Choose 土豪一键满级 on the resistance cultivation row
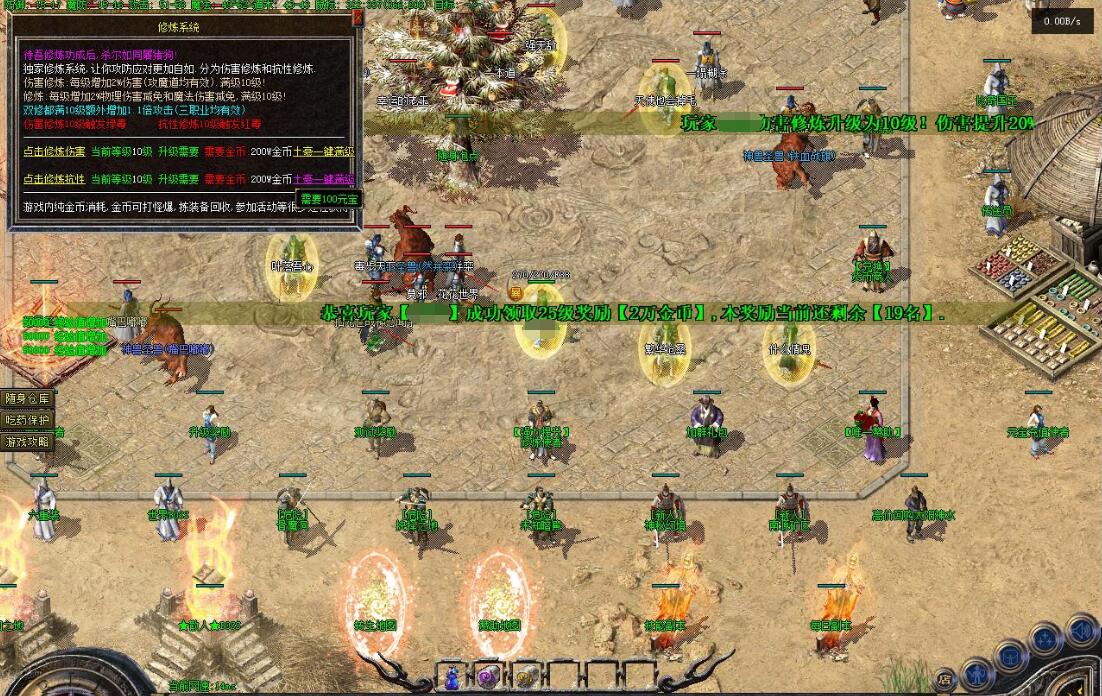Viewport: 1102px width, 696px height. 327,179
